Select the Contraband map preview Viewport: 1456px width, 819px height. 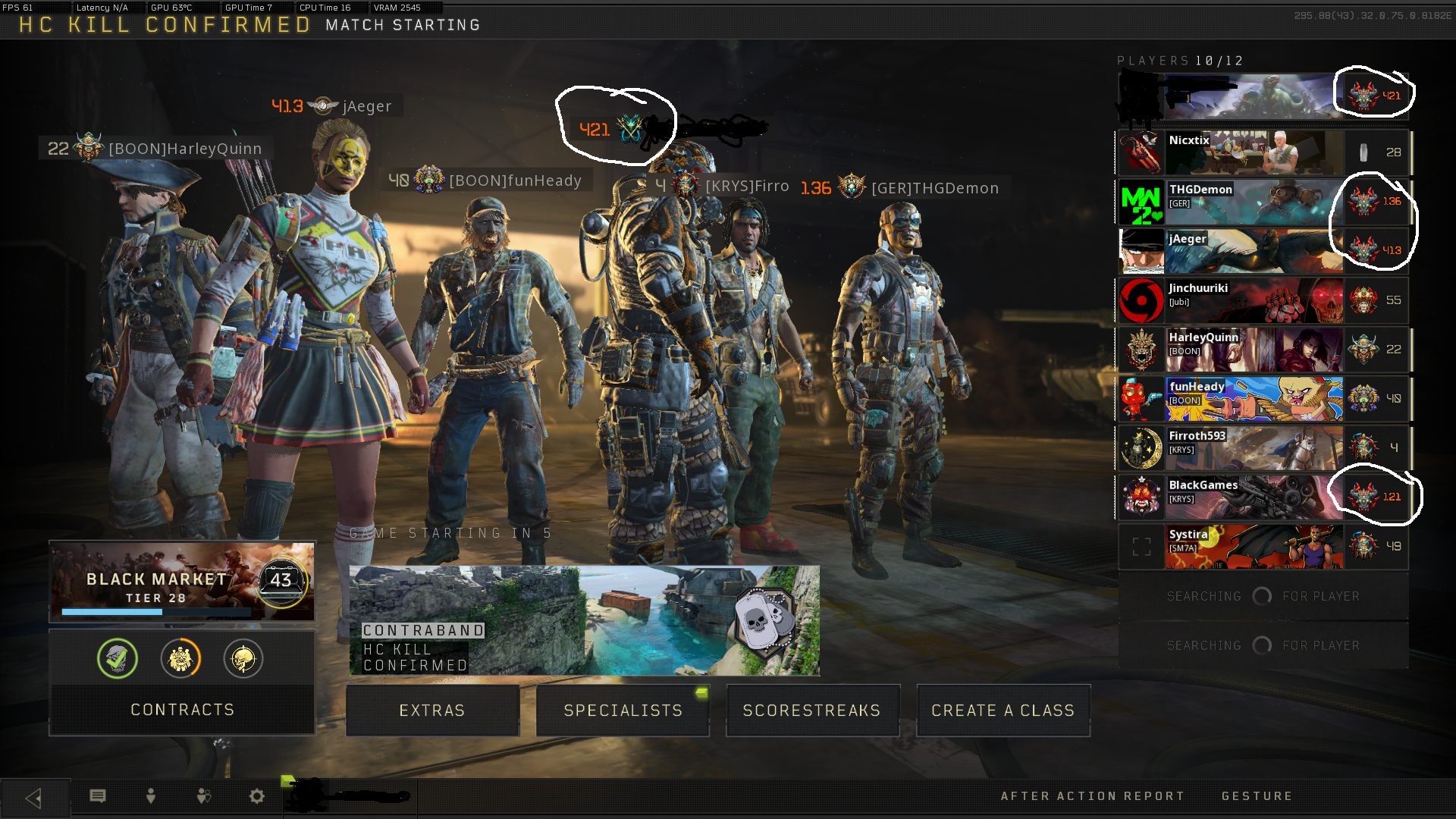[584, 620]
